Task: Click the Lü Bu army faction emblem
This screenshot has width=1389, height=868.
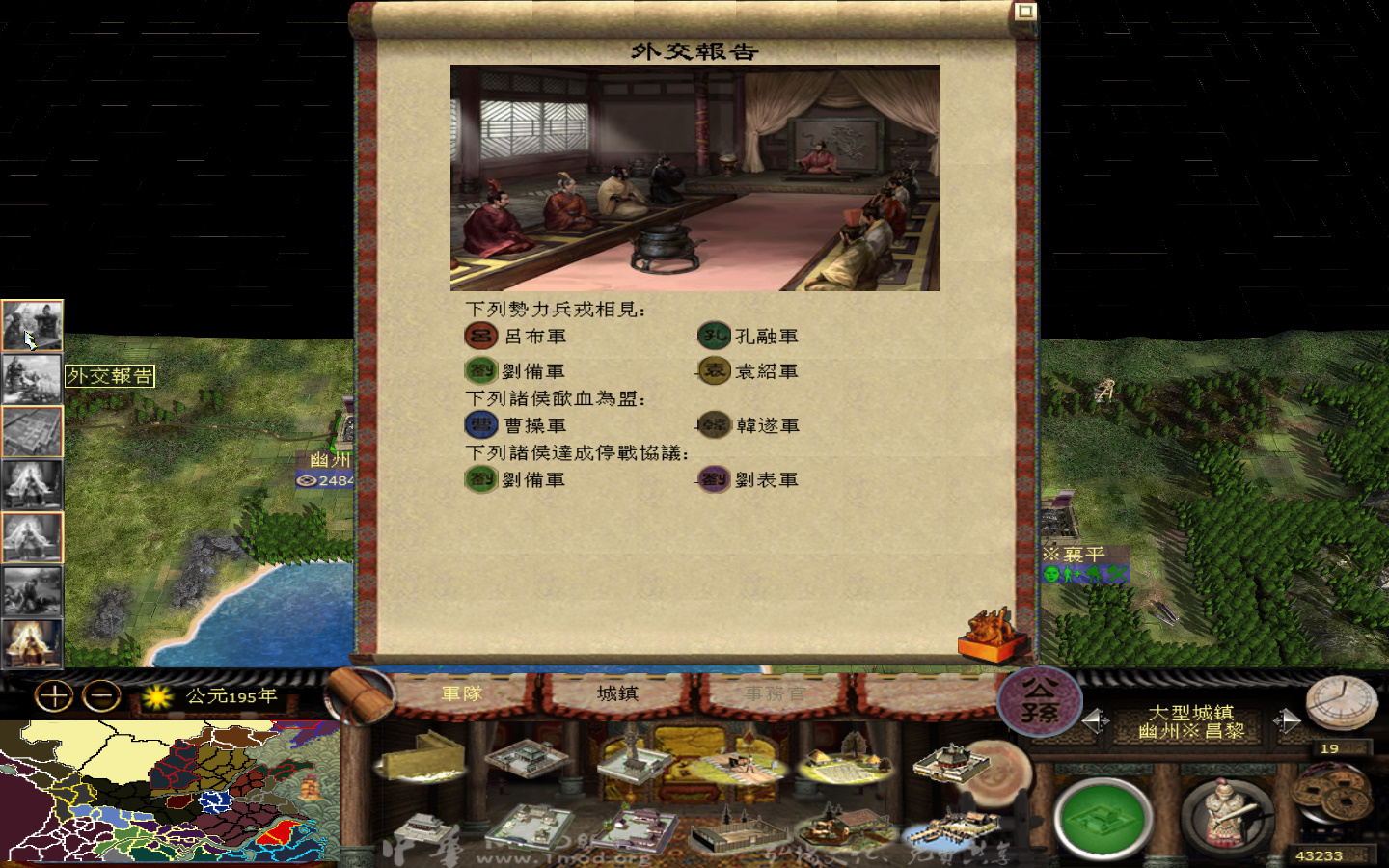Action: pyautogui.click(x=479, y=336)
